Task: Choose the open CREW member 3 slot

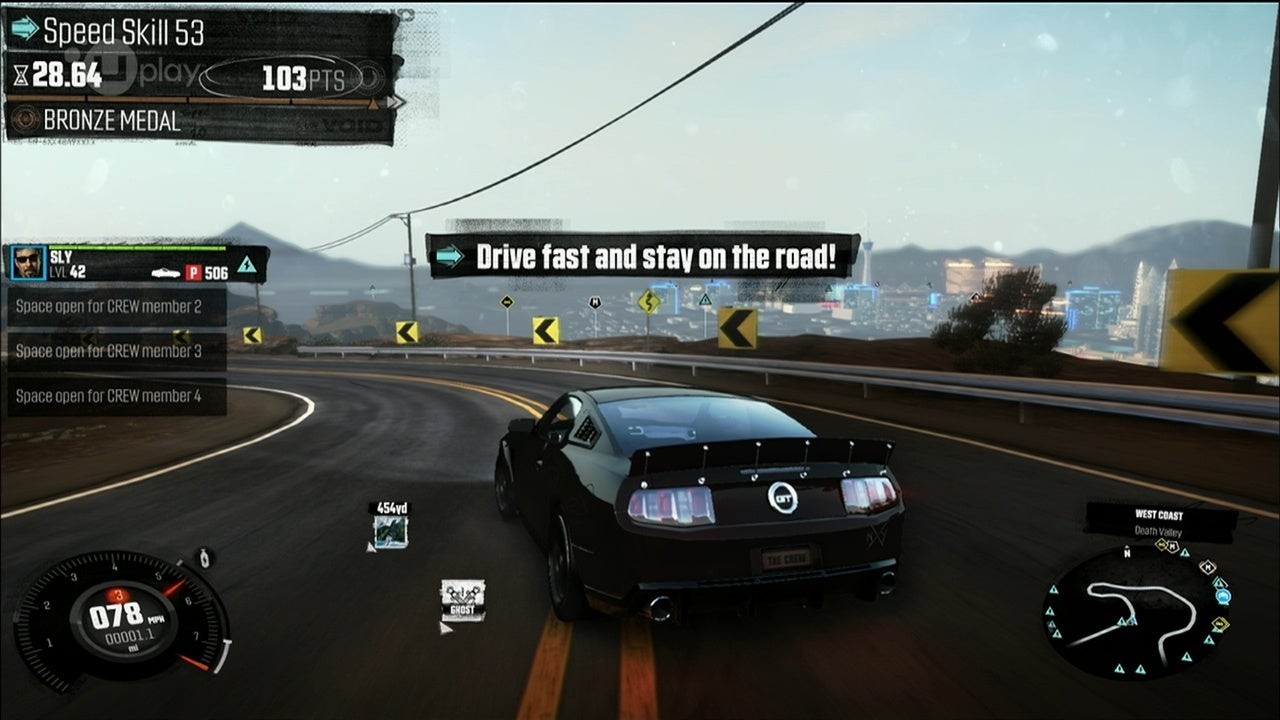Action: point(114,351)
